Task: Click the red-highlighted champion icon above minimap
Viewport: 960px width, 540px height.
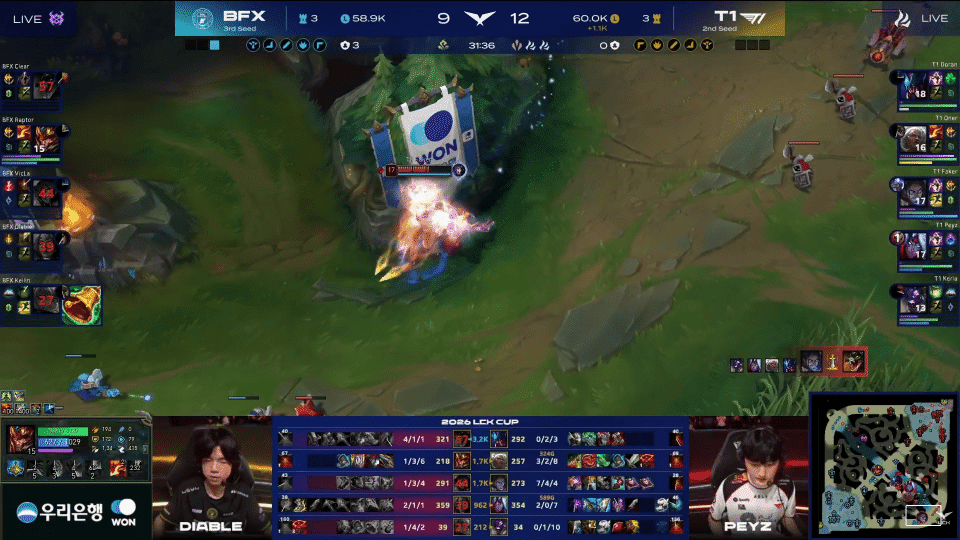Action: click(854, 362)
